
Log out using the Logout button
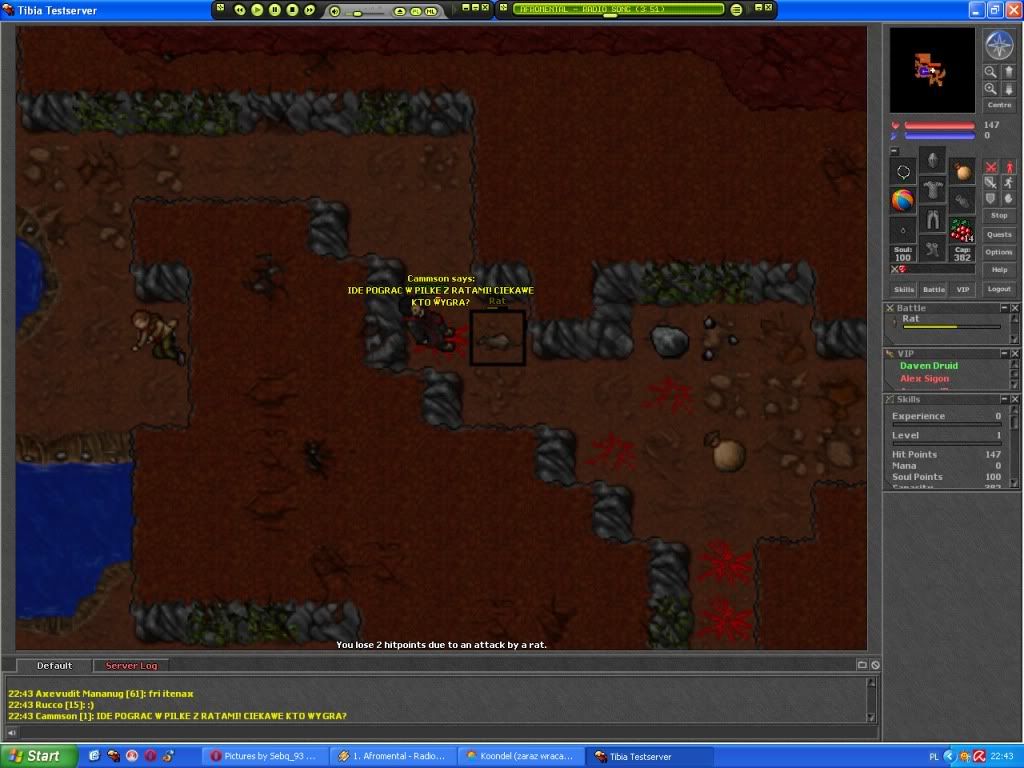[999, 289]
